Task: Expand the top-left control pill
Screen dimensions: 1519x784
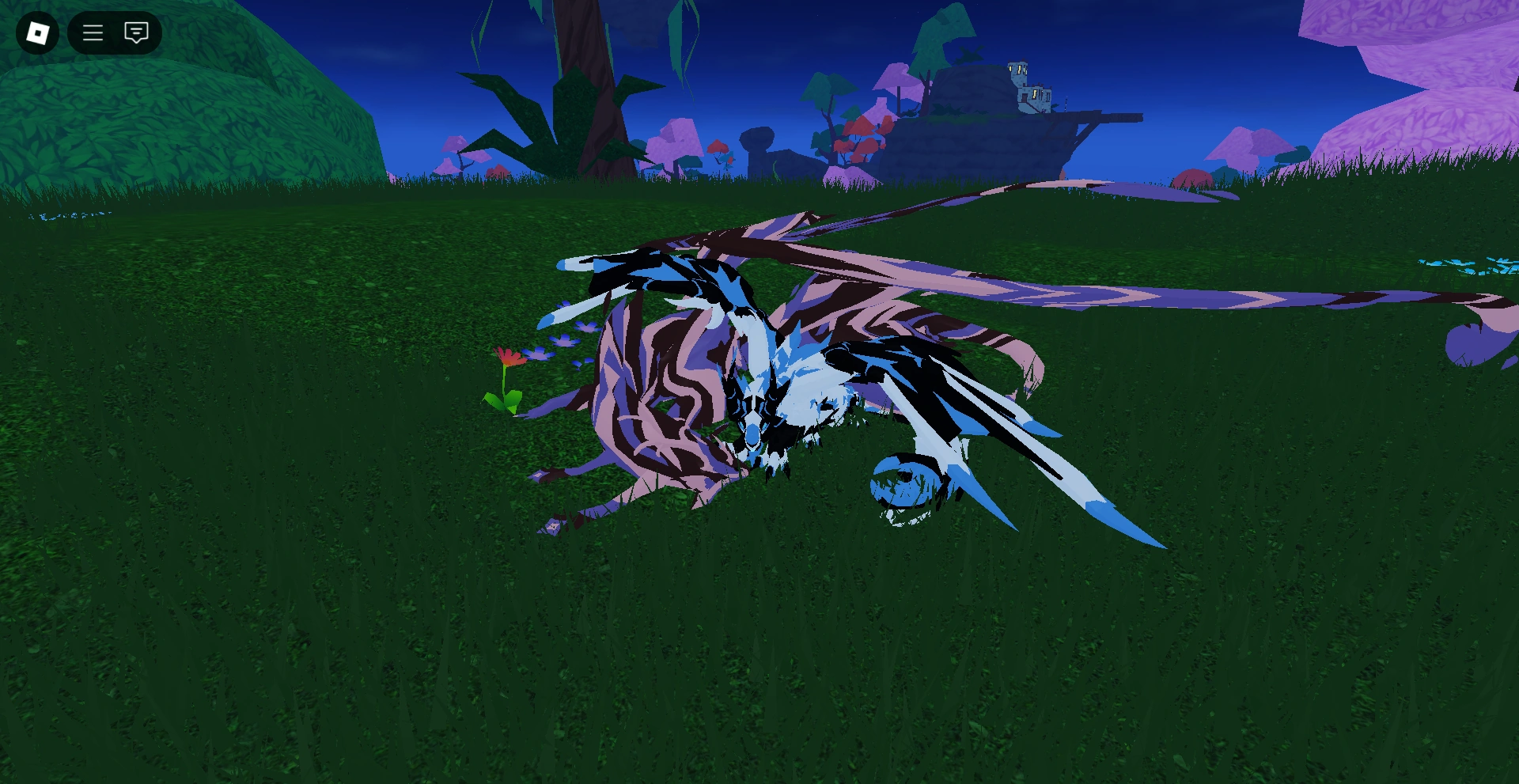Action: click(x=115, y=33)
